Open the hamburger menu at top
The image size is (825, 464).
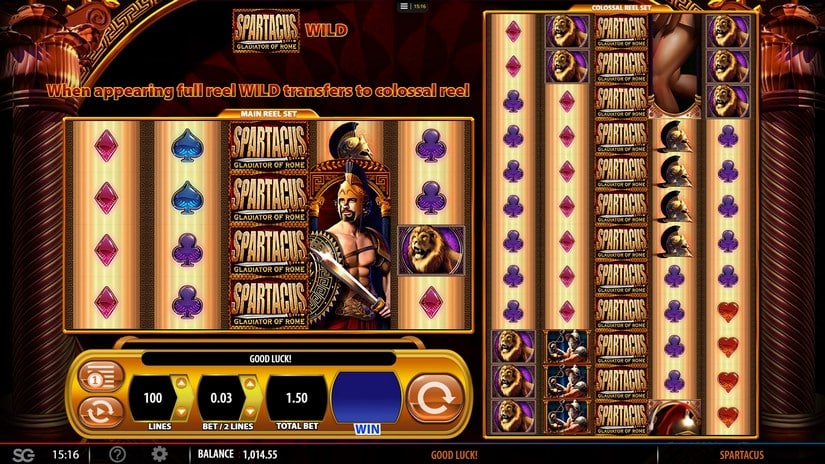pyautogui.click(x=404, y=6)
